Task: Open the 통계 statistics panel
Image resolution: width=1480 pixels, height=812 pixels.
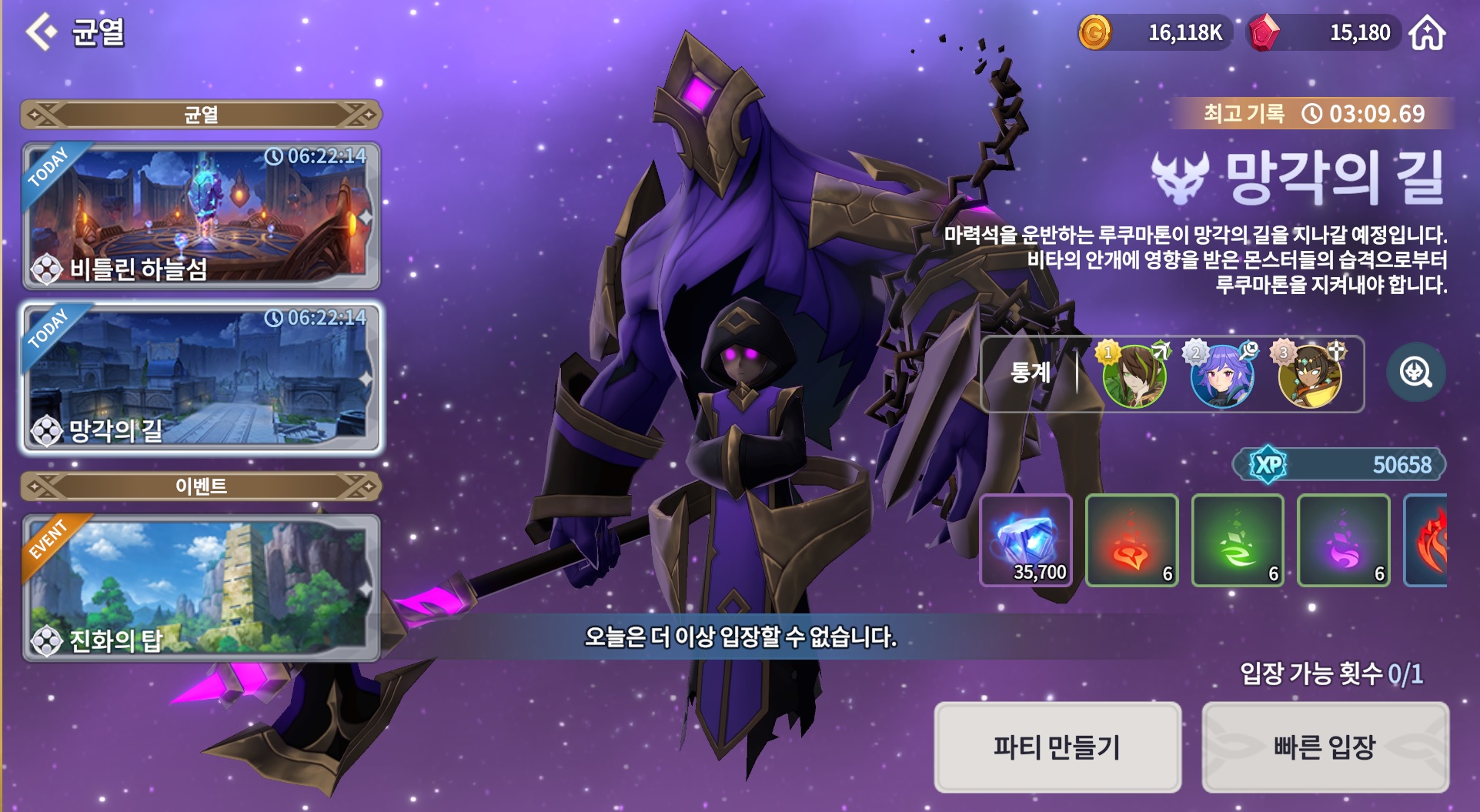Action: click(x=1030, y=373)
